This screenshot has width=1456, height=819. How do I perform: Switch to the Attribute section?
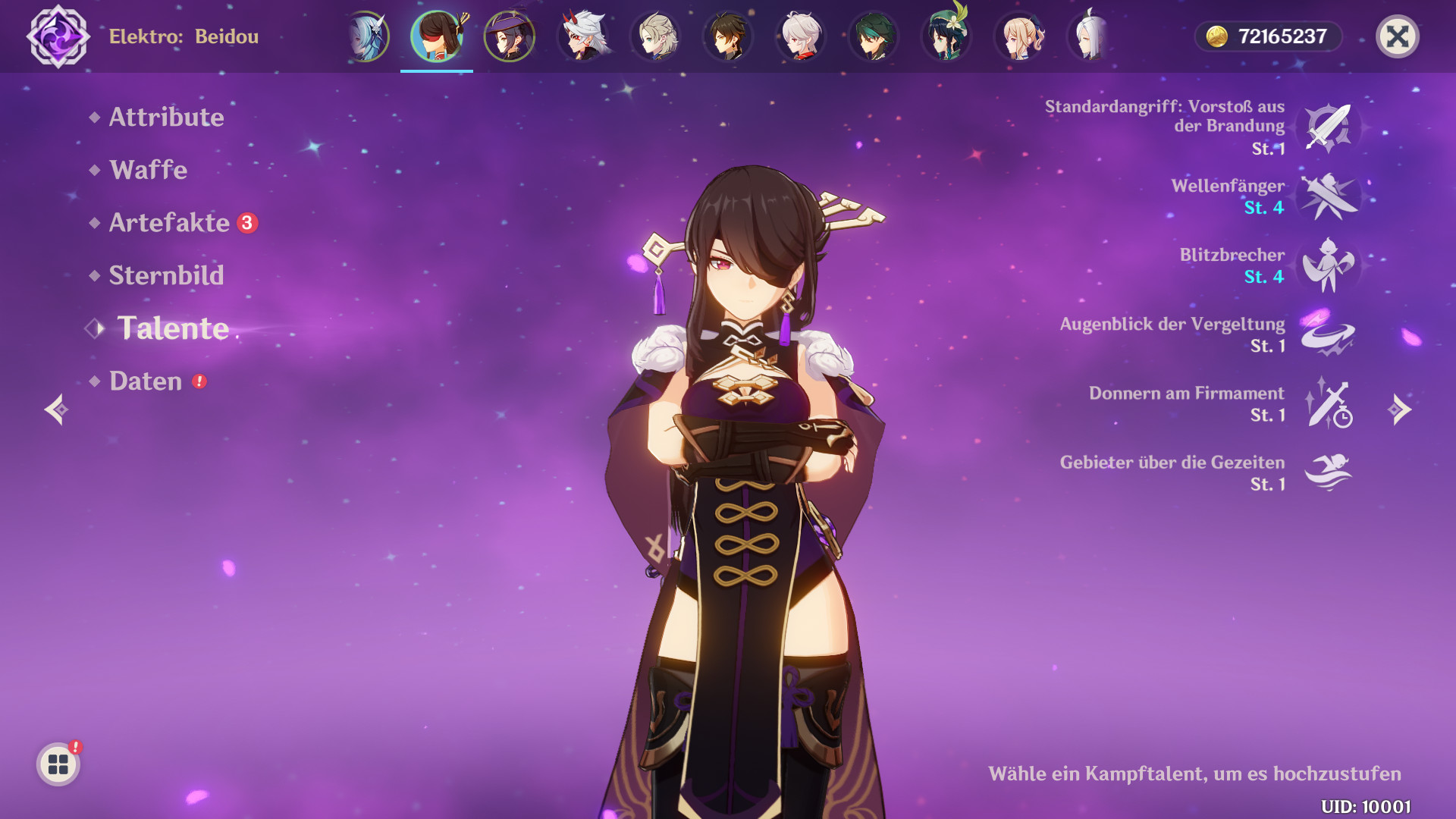tap(166, 118)
